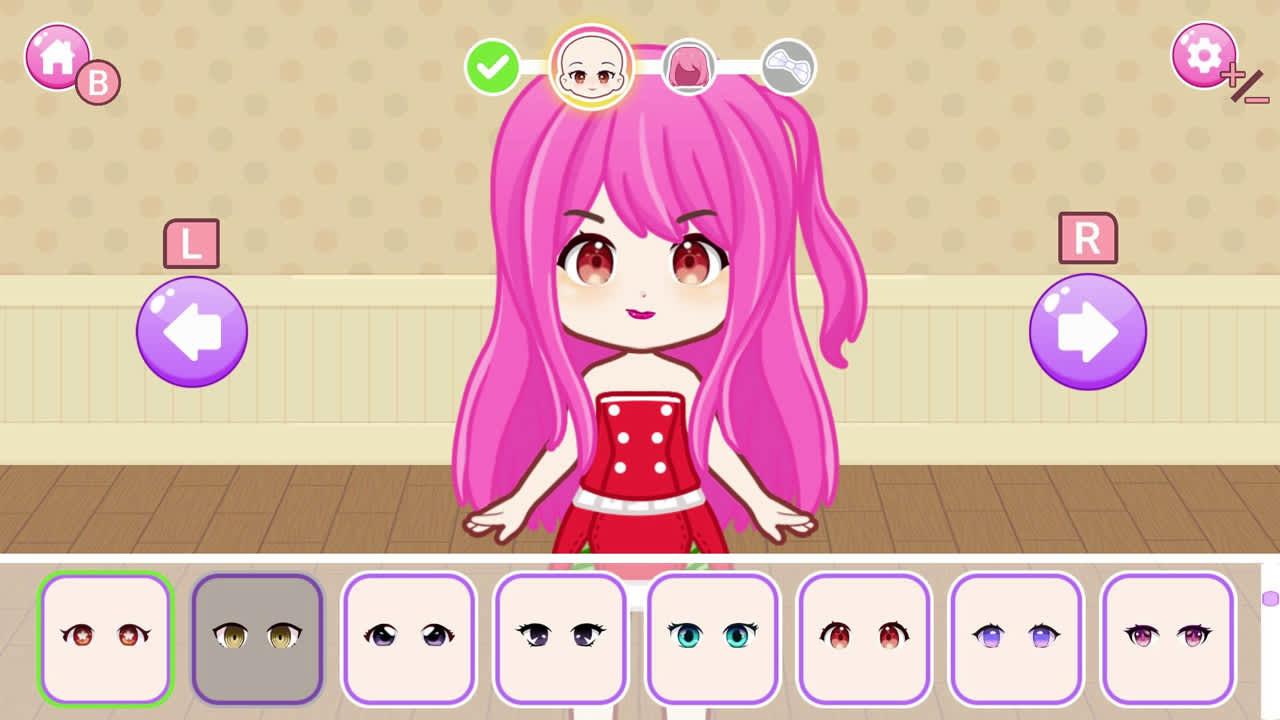Select the teal eyes style
The height and width of the screenshot is (720, 1280).
tap(712, 637)
